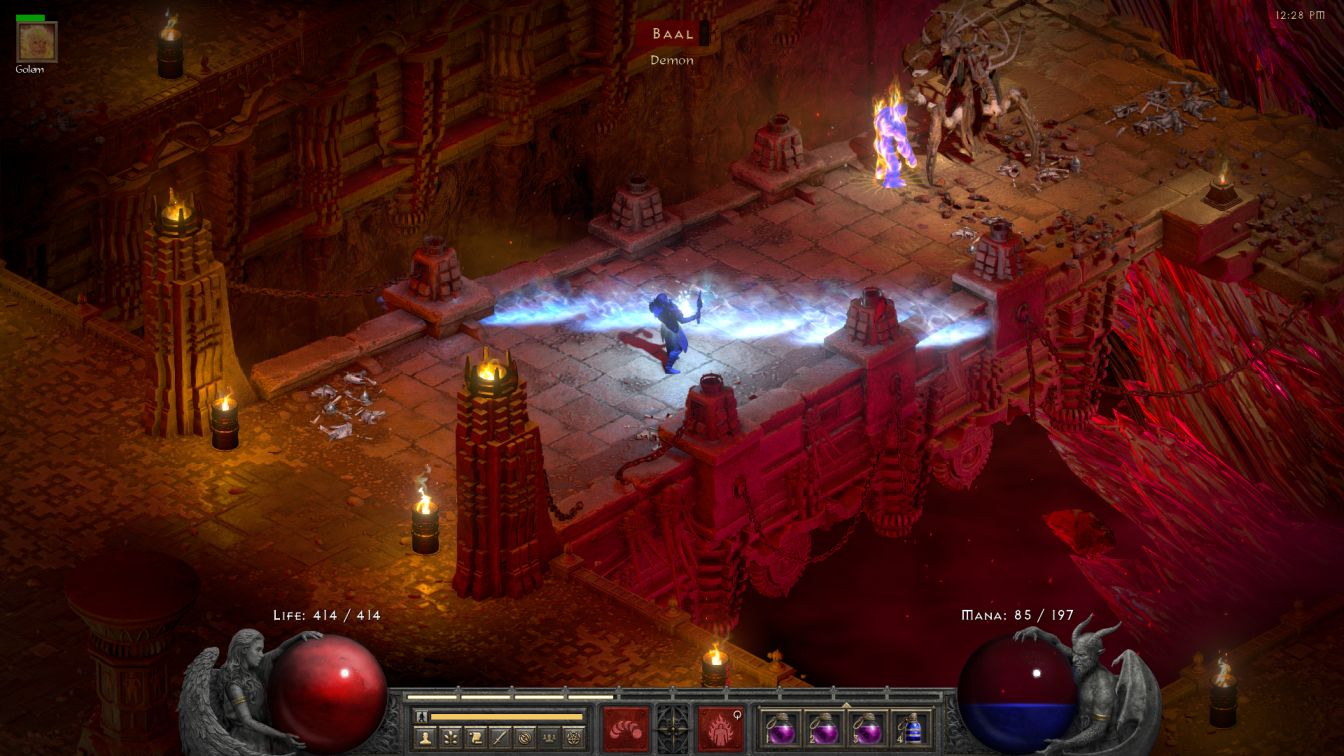Image resolution: width=1344 pixels, height=756 pixels.
Task: Toggle the run/walk button beside stamina bar
Action: pos(421,716)
